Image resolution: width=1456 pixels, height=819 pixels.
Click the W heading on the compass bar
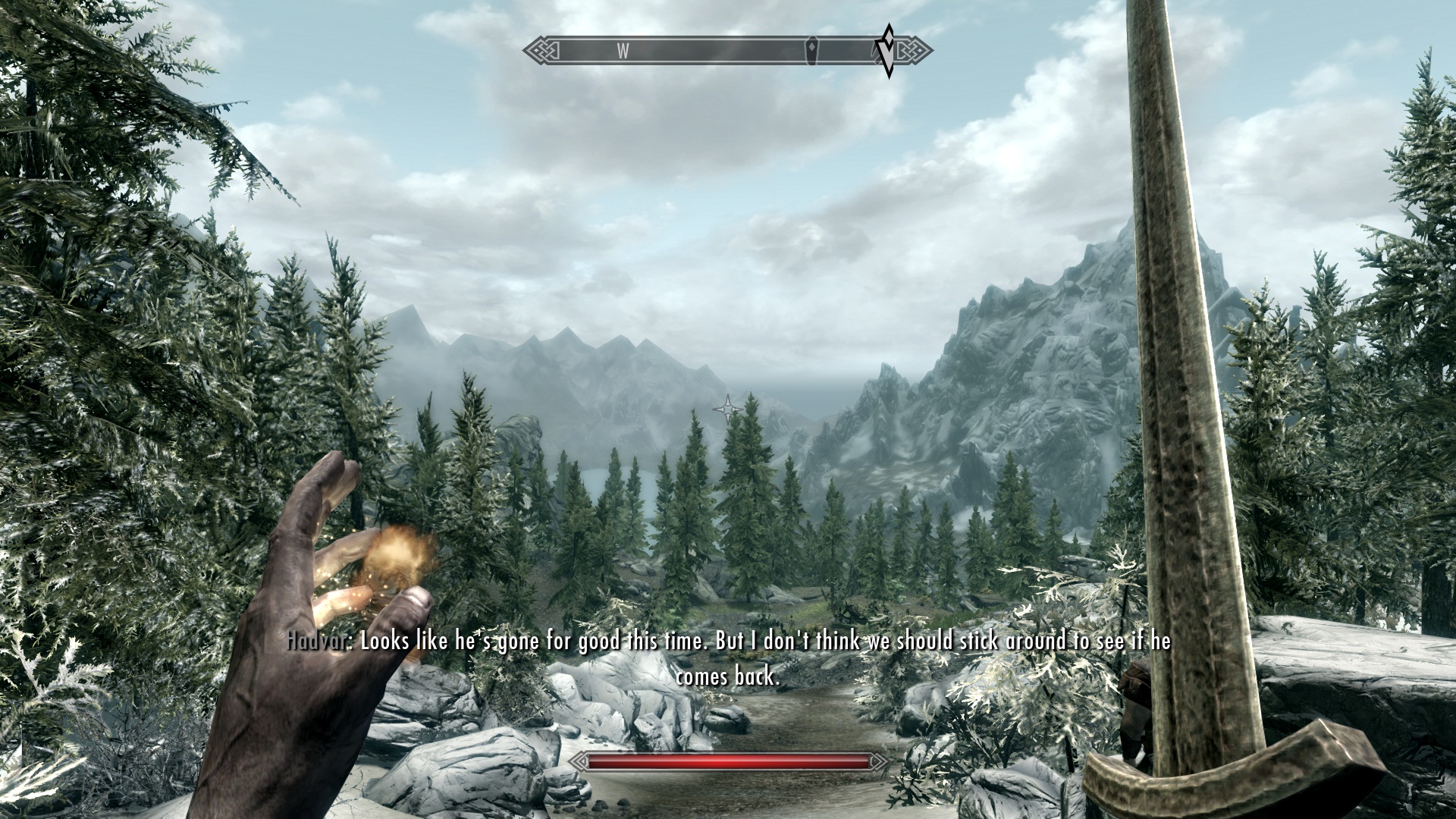[x=623, y=51]
